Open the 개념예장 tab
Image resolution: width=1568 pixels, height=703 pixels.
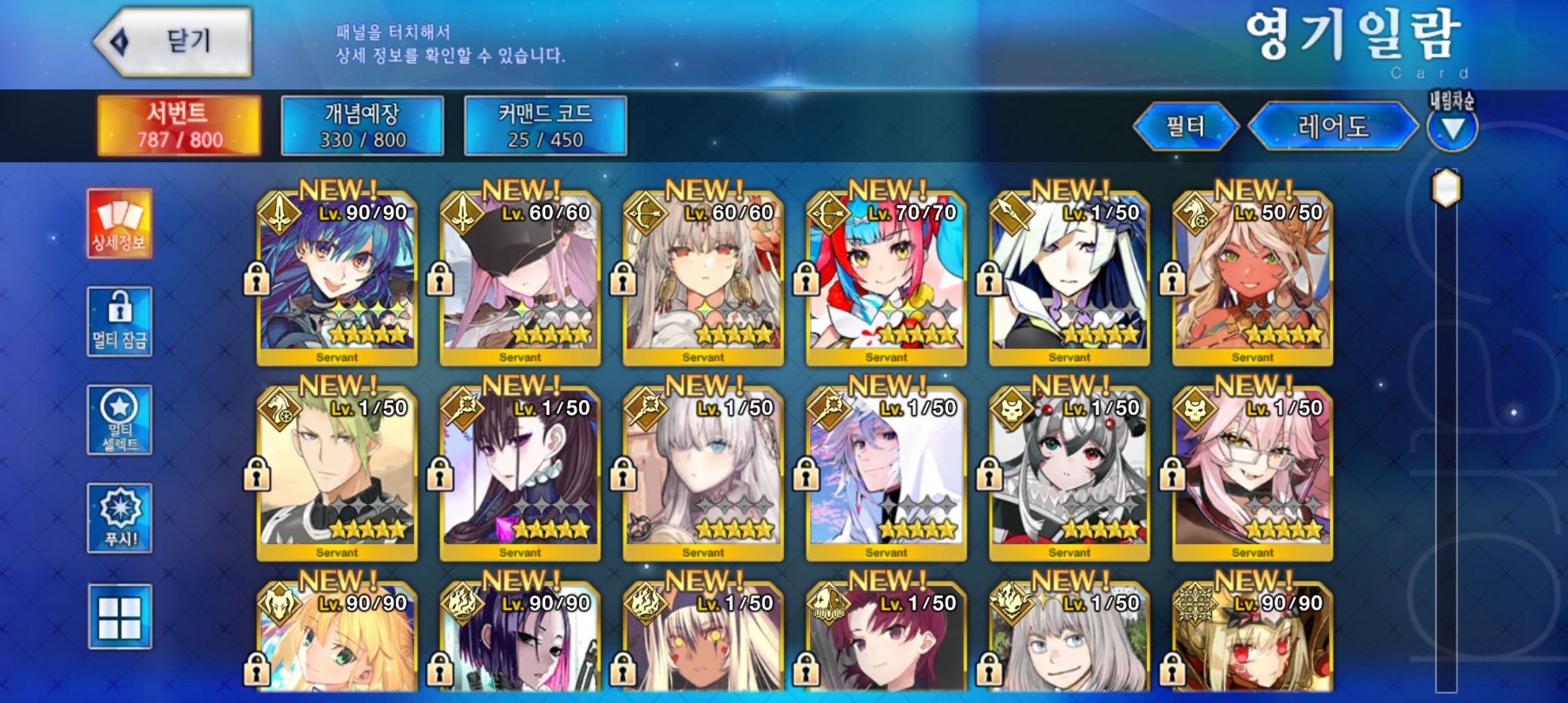point(362,126)
